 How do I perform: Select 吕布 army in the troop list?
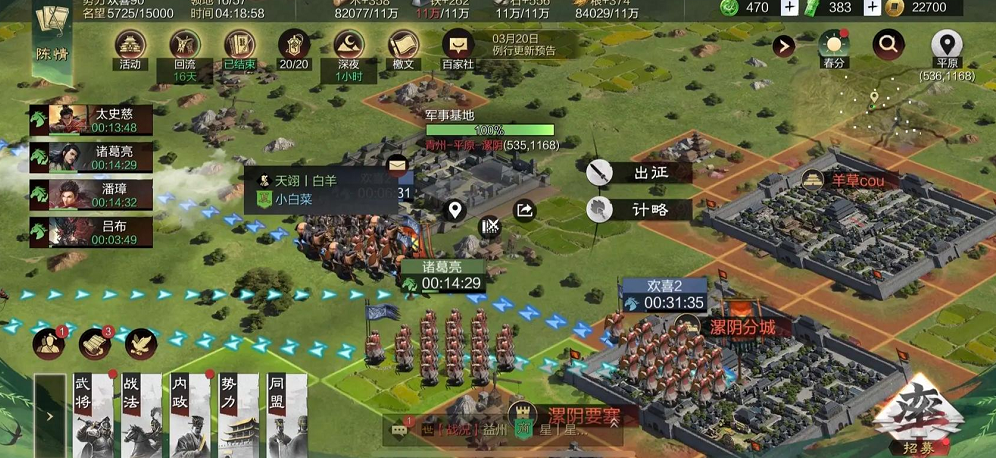pyautogui.click(x=91, y=232)
